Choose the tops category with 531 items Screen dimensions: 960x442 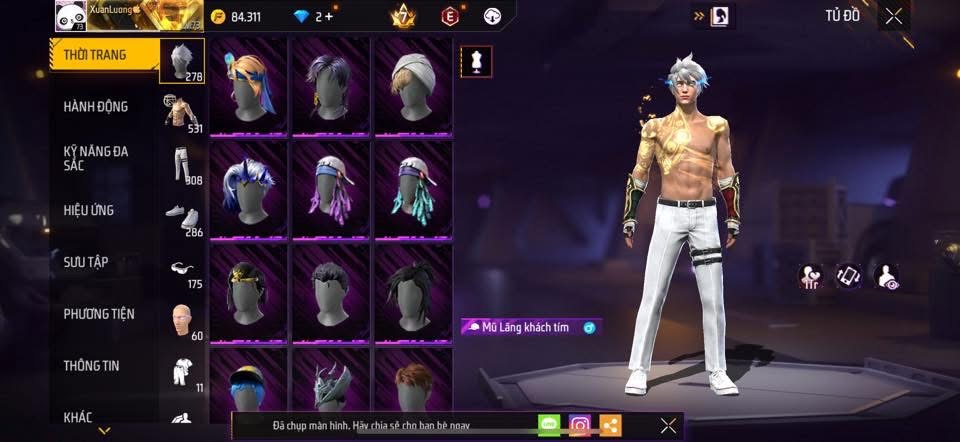(182, 112)
